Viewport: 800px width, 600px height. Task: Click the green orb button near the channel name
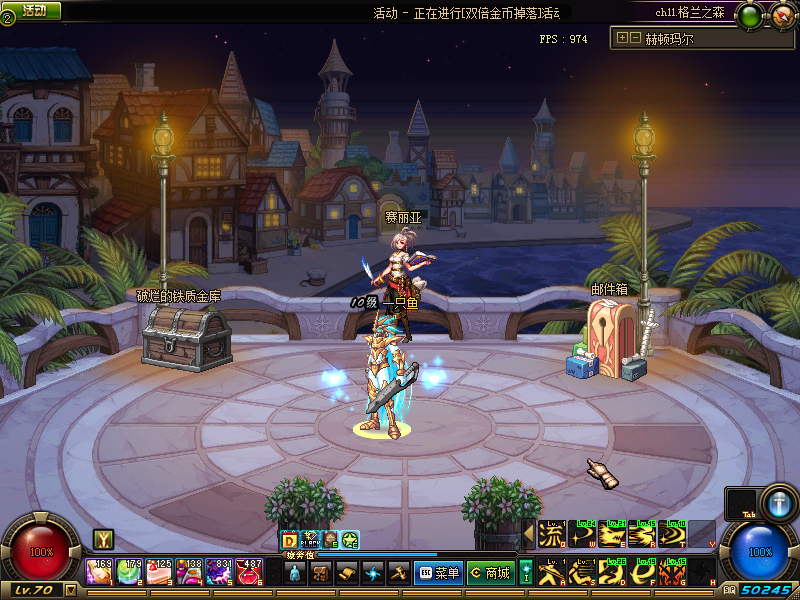click(x=749, y=15)
